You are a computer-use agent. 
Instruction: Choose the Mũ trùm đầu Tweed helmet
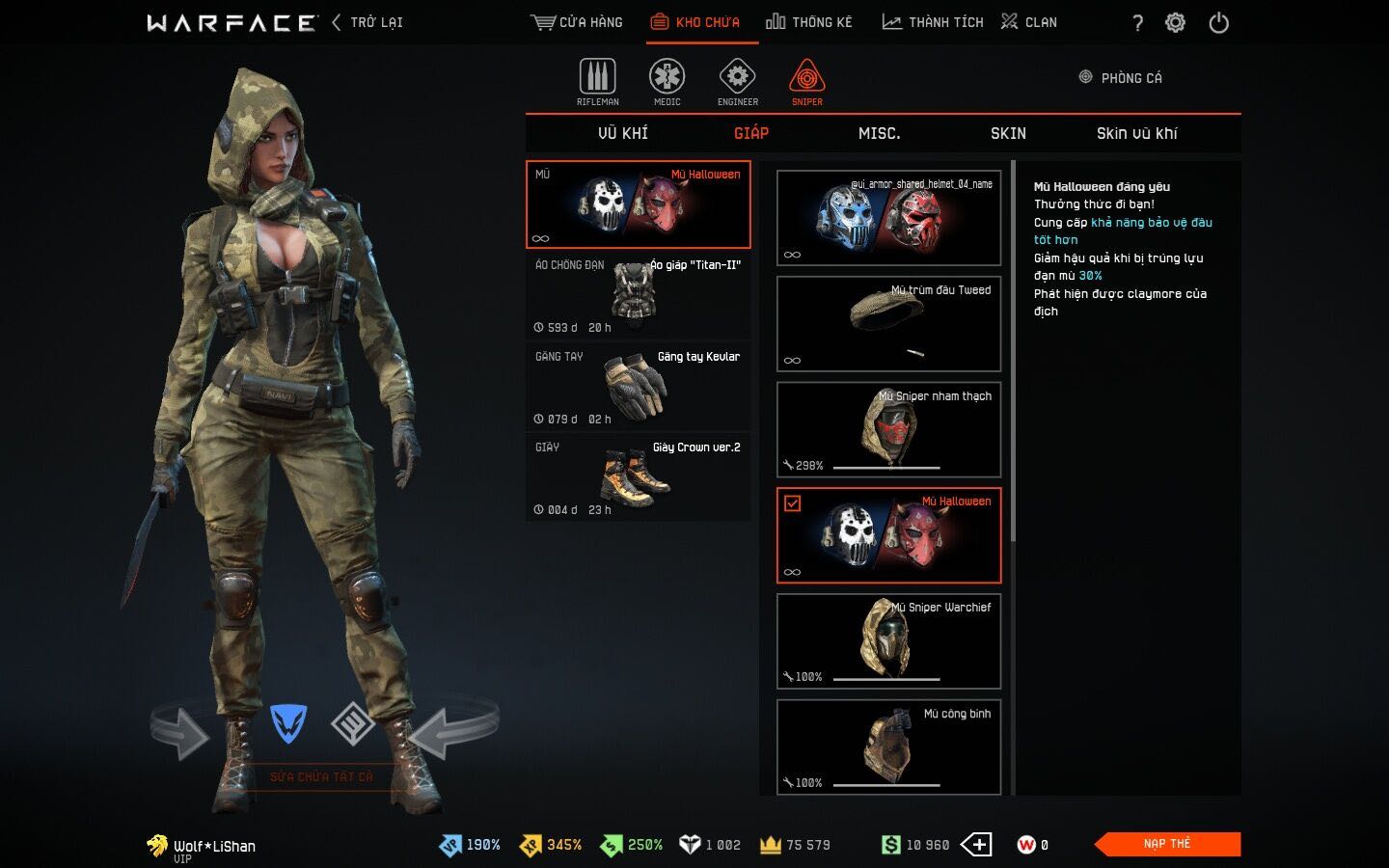click(x=888, y=324)
